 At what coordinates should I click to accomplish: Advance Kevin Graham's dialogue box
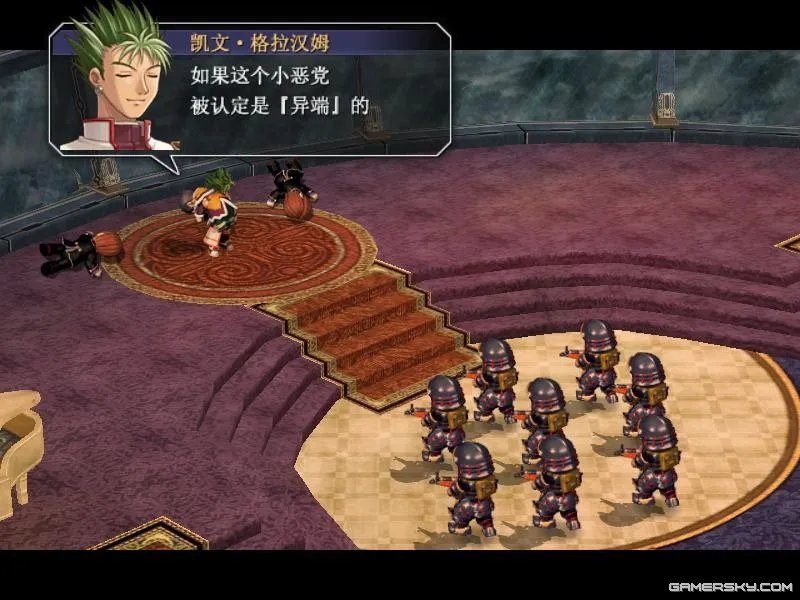(x=300, y=90)
